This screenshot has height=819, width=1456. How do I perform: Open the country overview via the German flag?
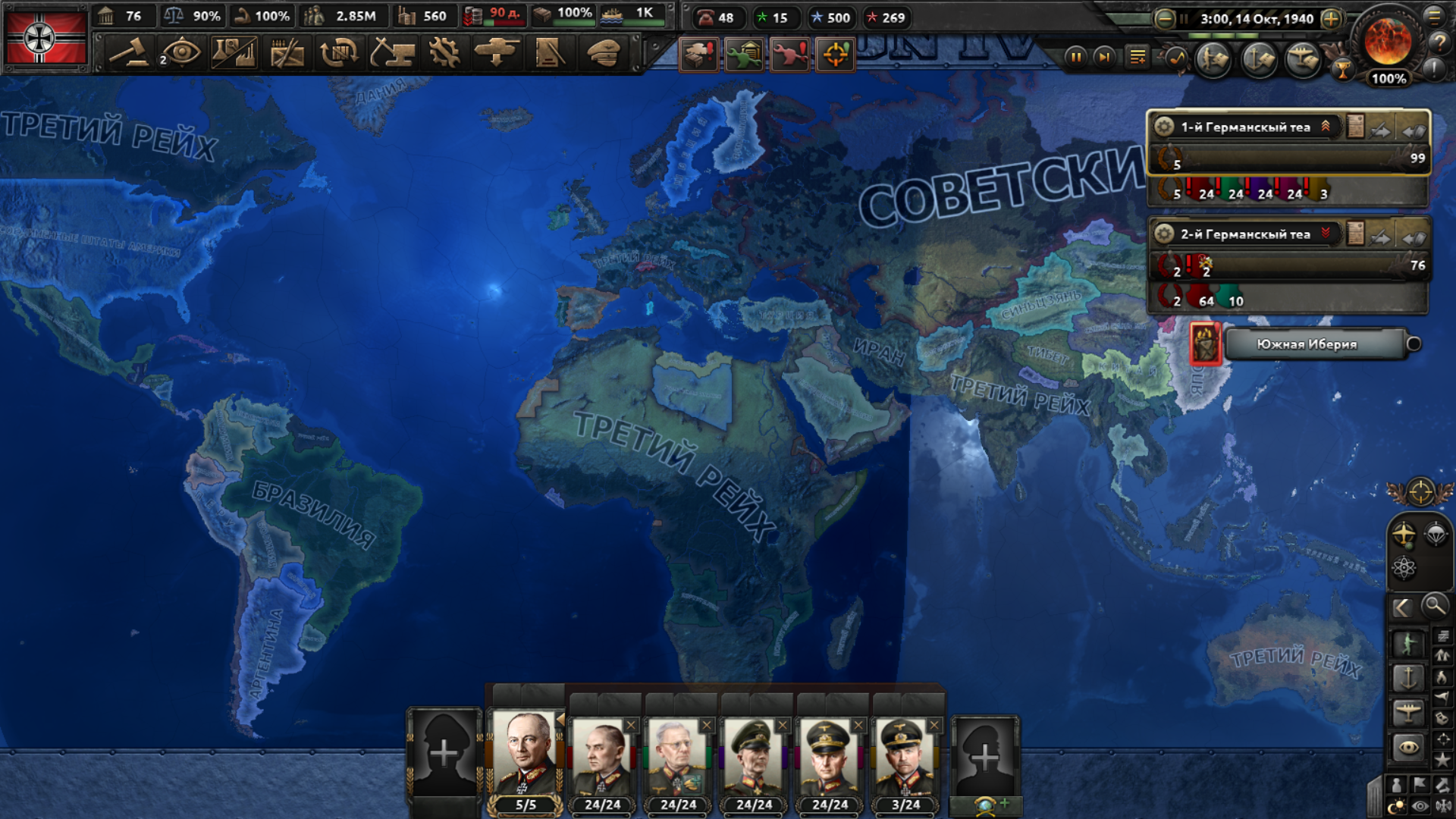45,38
